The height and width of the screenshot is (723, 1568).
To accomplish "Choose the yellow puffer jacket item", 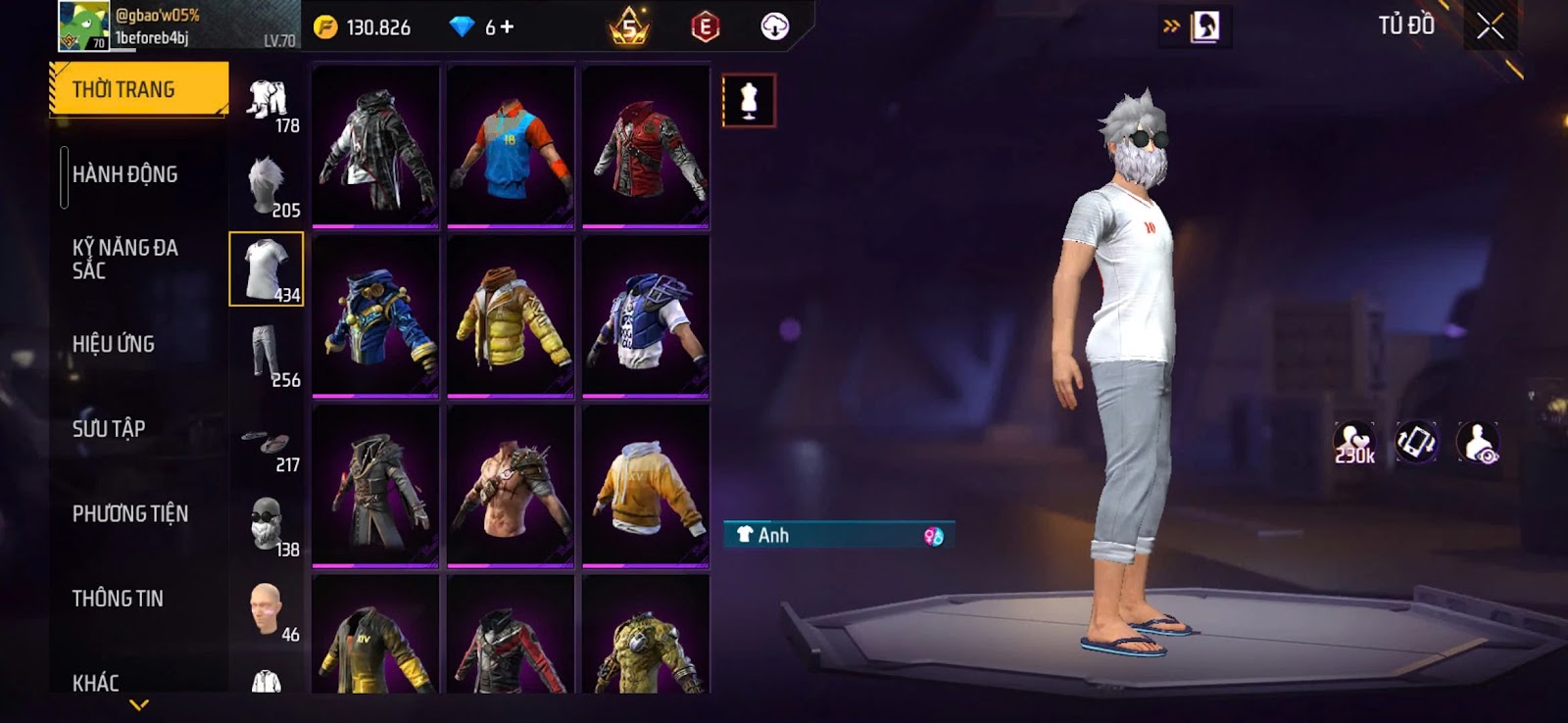I will tap(511, 317).
